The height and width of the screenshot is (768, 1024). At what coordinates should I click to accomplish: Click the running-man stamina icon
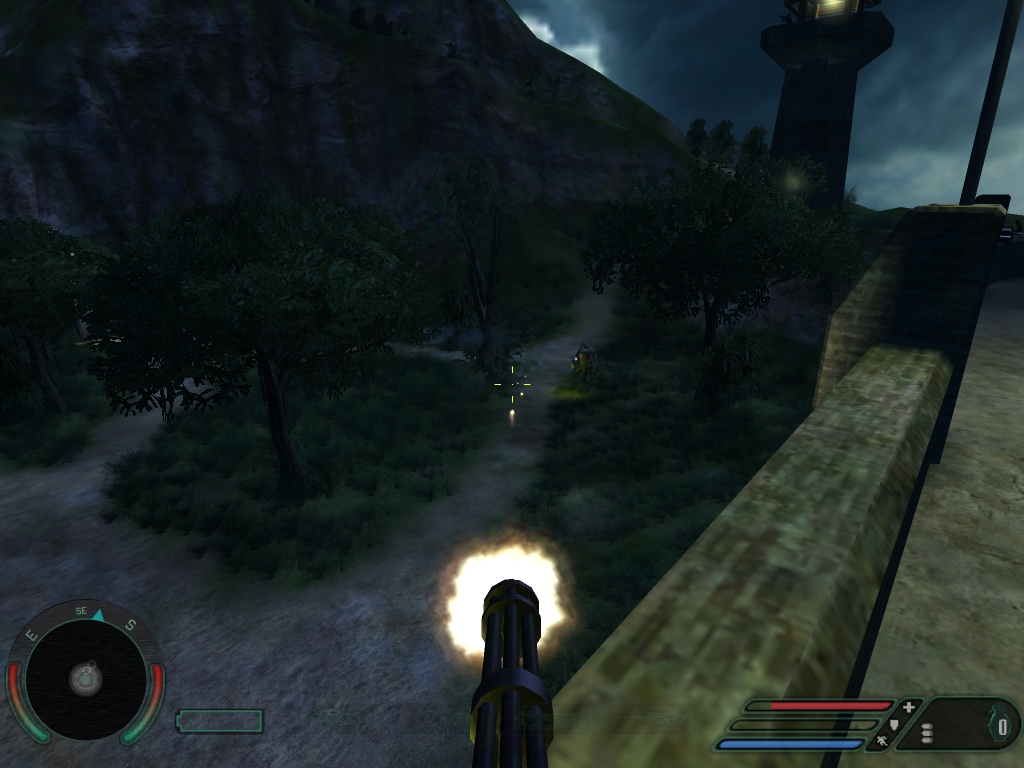(883, 741)
